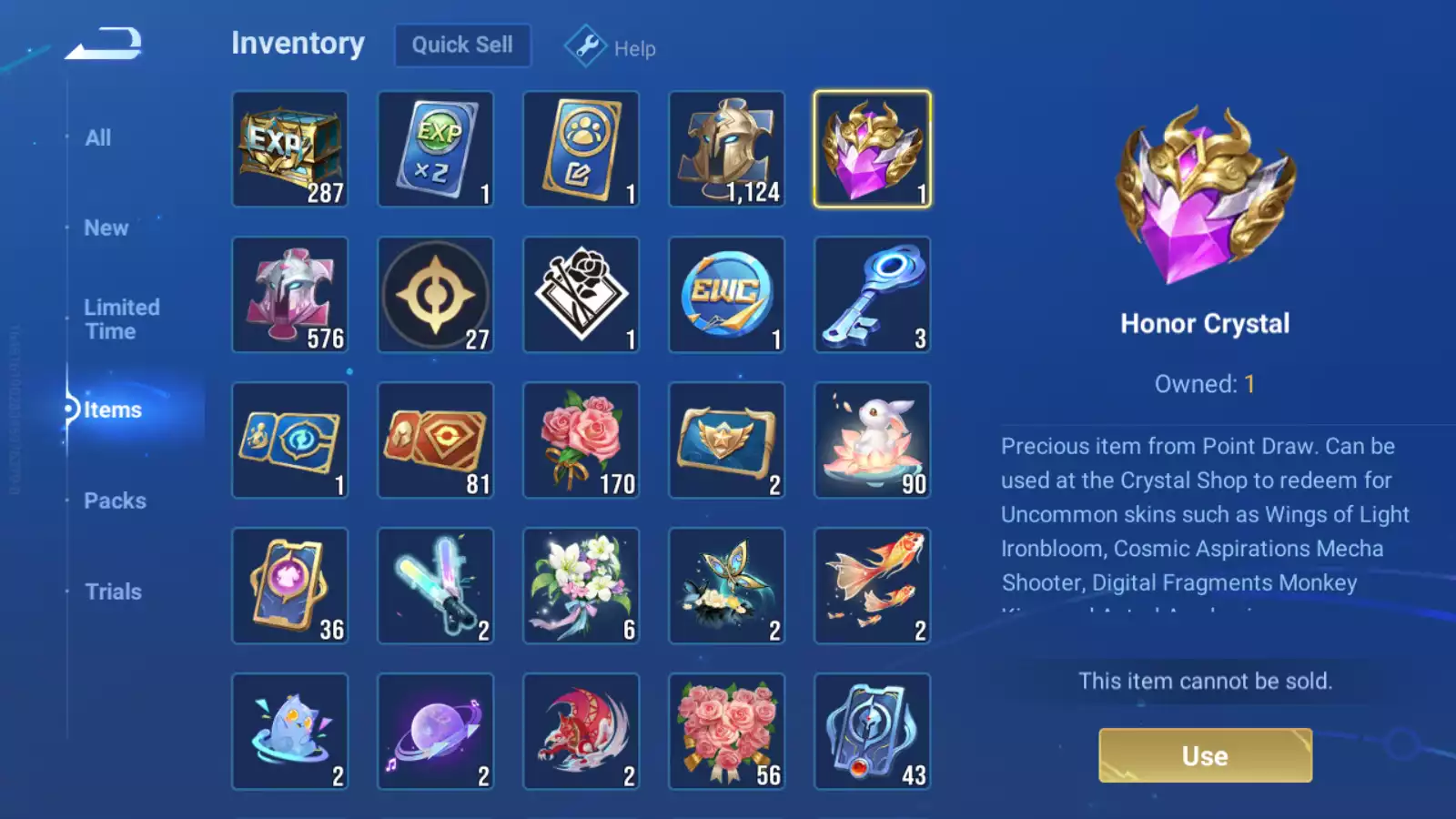The width and height of the screenshot is (1456, 819).
Task: Pick the pink helmet fragment slot
Action: click(290, 295)
